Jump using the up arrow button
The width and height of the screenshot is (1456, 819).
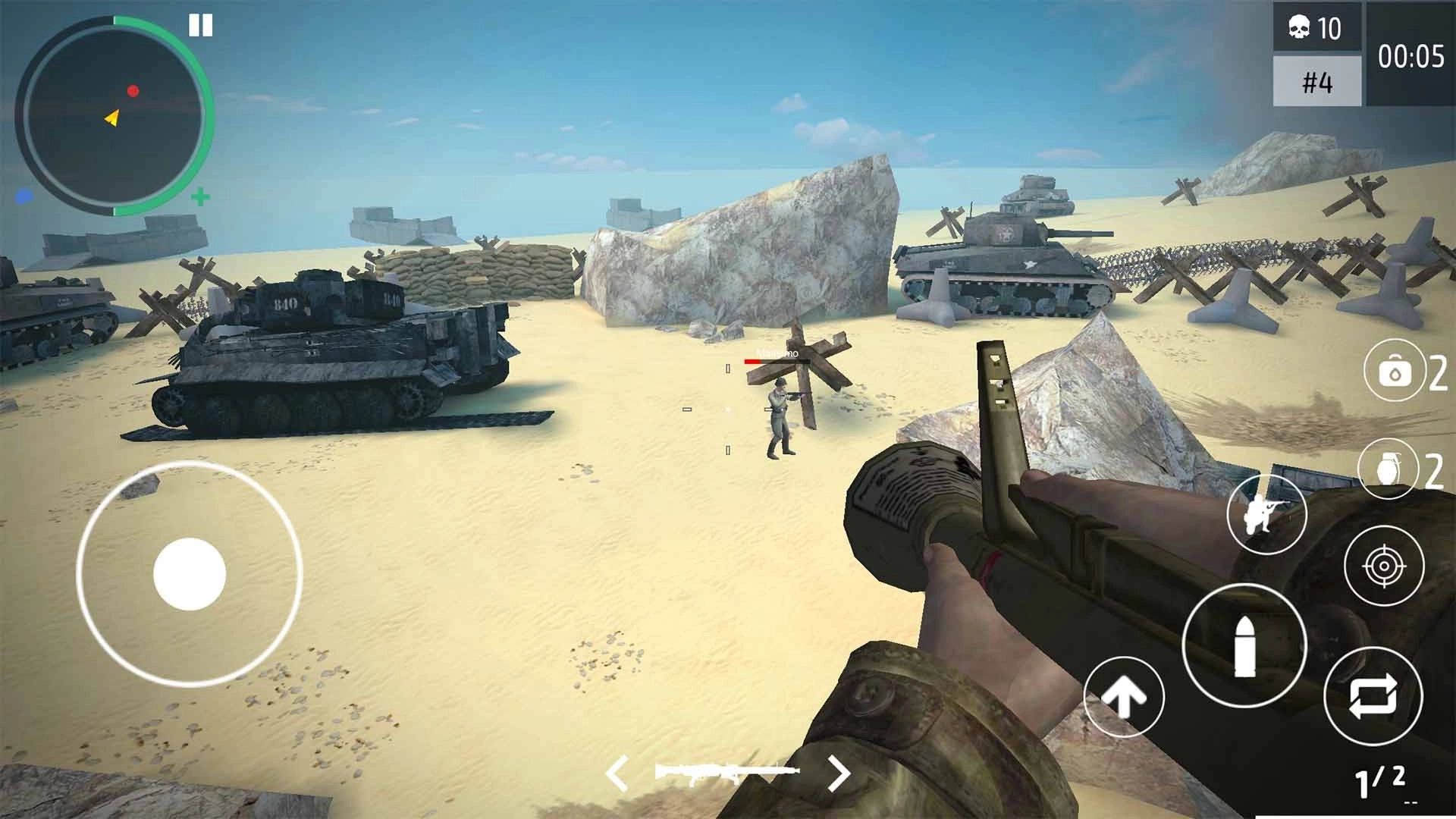[x=1124, y=697]
